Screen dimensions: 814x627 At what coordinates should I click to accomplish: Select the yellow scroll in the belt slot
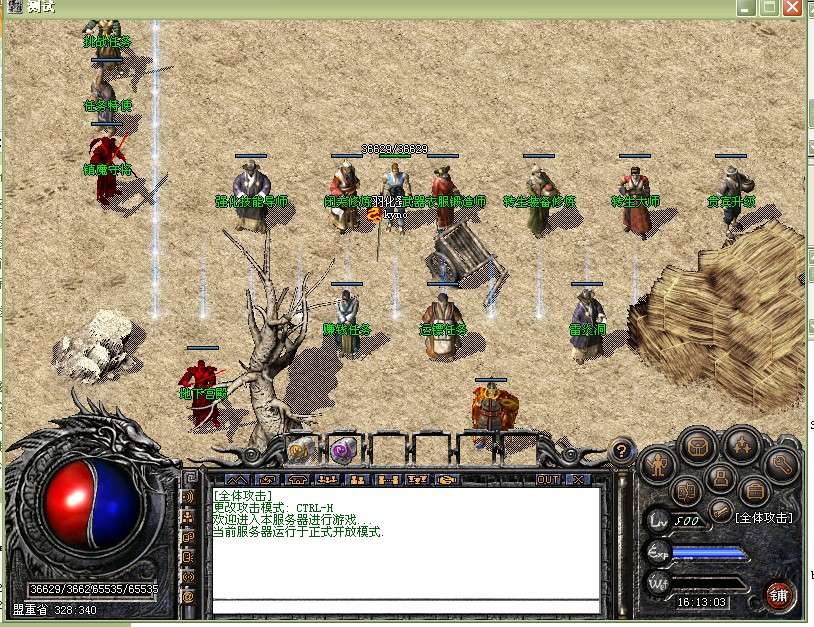coord(300,449)
